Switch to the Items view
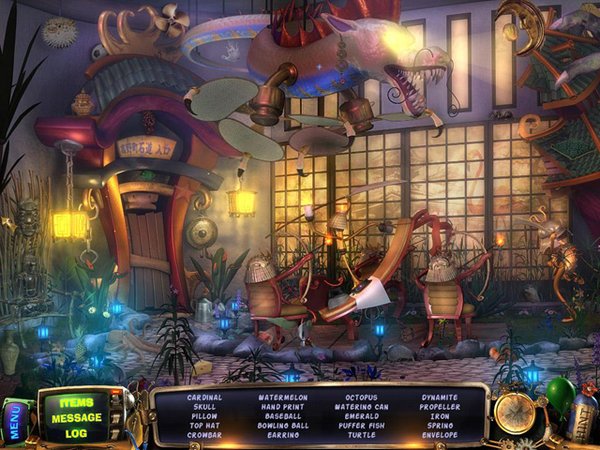Image resolution: width=600 pixels, height=450 pixels. (x=76, y=403)
